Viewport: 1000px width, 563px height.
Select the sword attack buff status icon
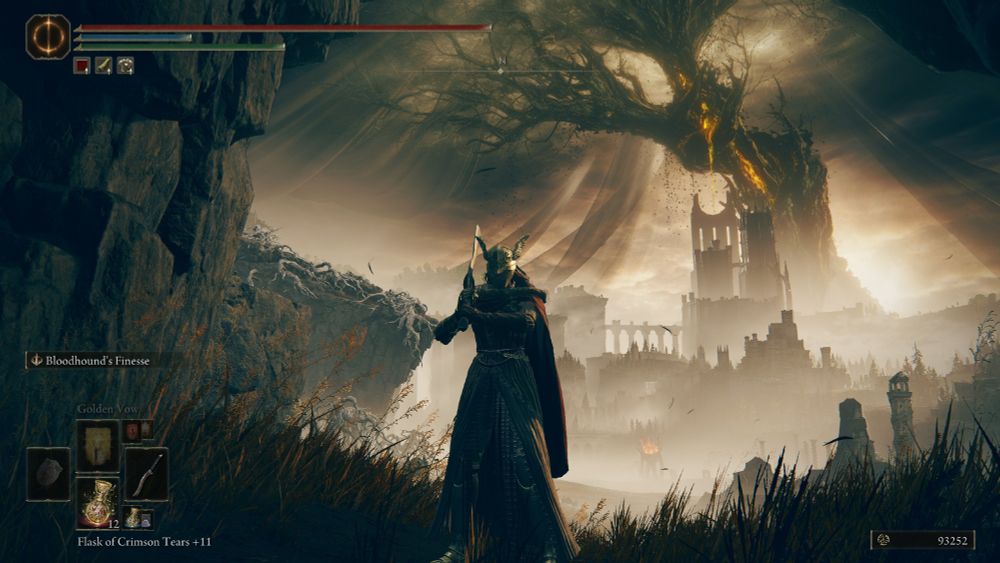103,65
